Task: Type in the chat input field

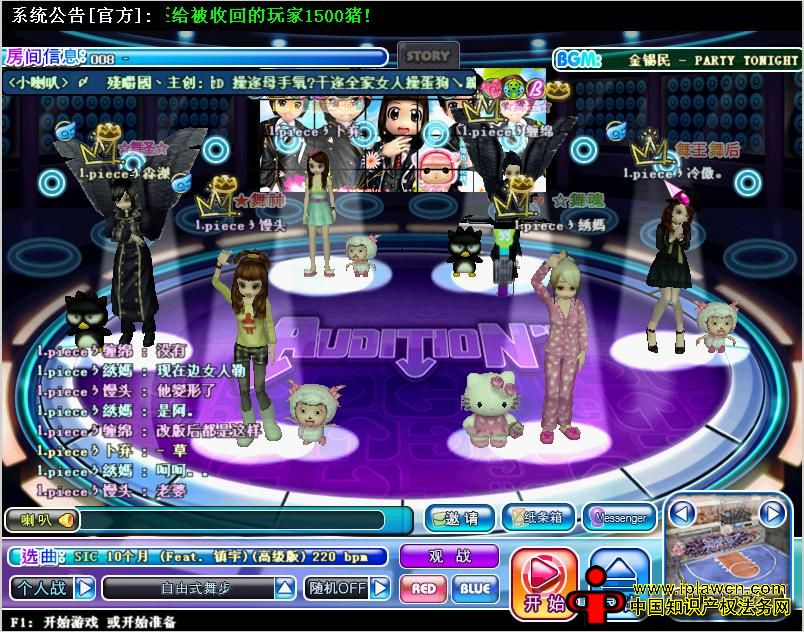Action: (x=230, y=520)
